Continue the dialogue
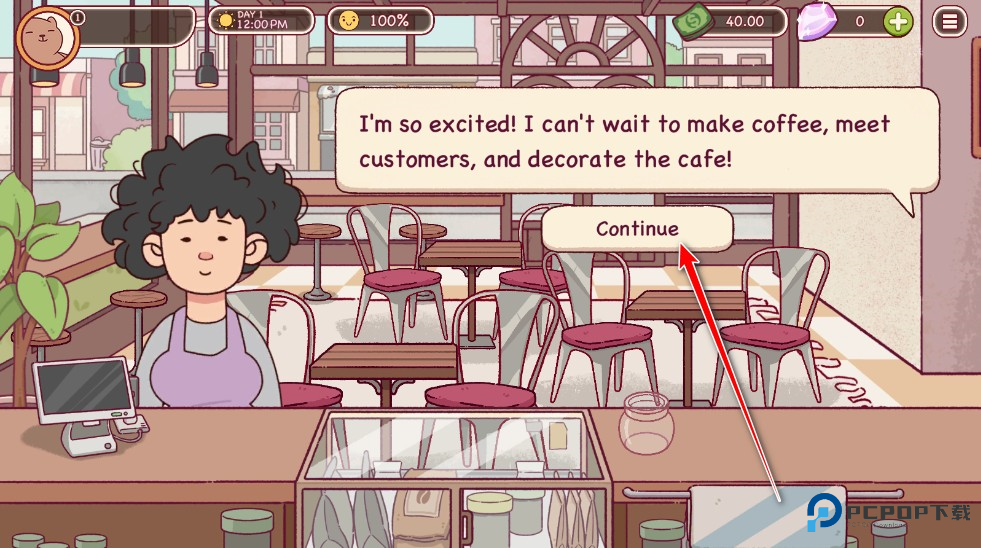This screenshot has height=548, width=981. tap(637, 229)
